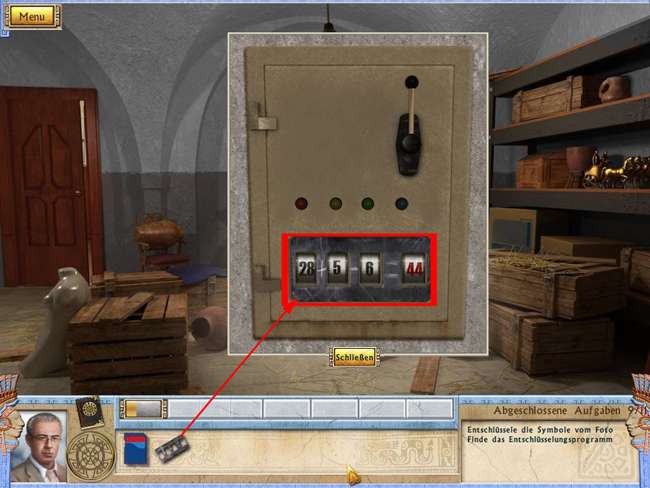
Task: Turn the red dial showing 44
Action: tap(412, 269)
